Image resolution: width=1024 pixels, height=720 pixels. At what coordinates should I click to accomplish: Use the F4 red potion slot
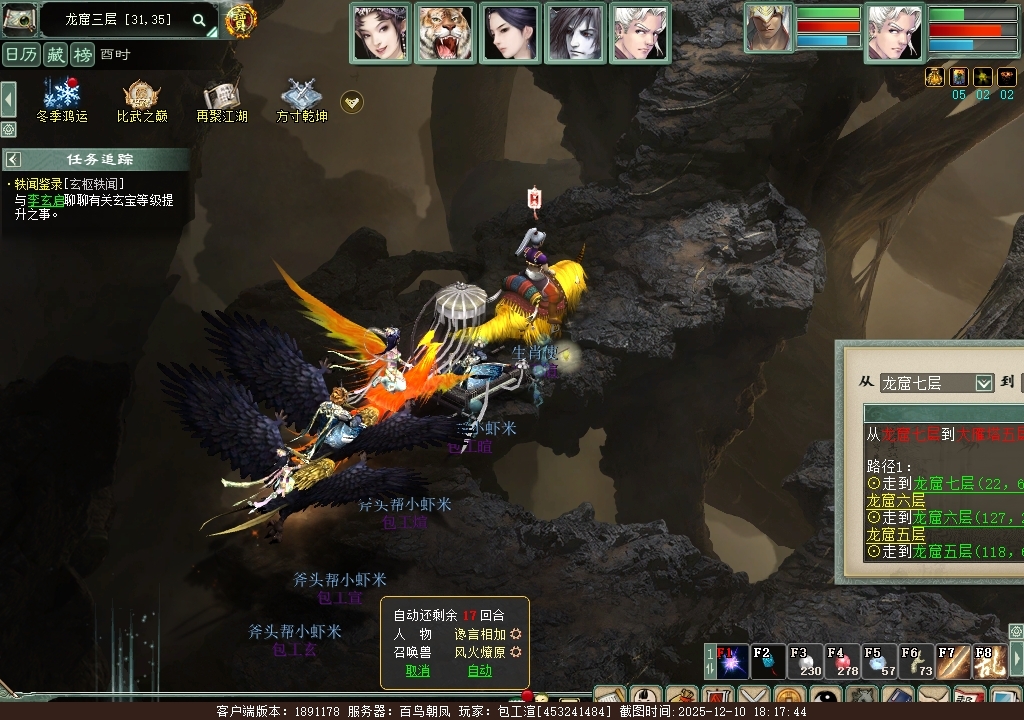[843, 663]
